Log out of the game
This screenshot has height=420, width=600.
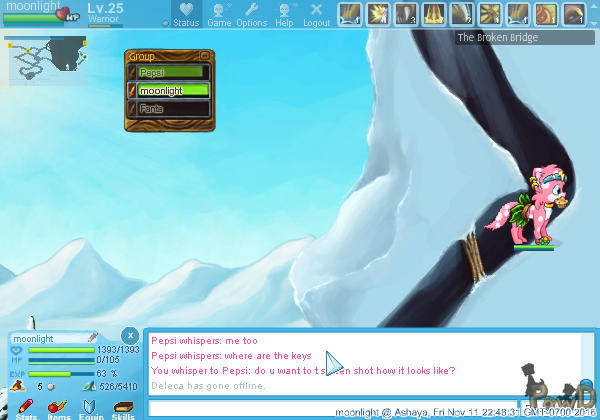click(x=316, y=13)
